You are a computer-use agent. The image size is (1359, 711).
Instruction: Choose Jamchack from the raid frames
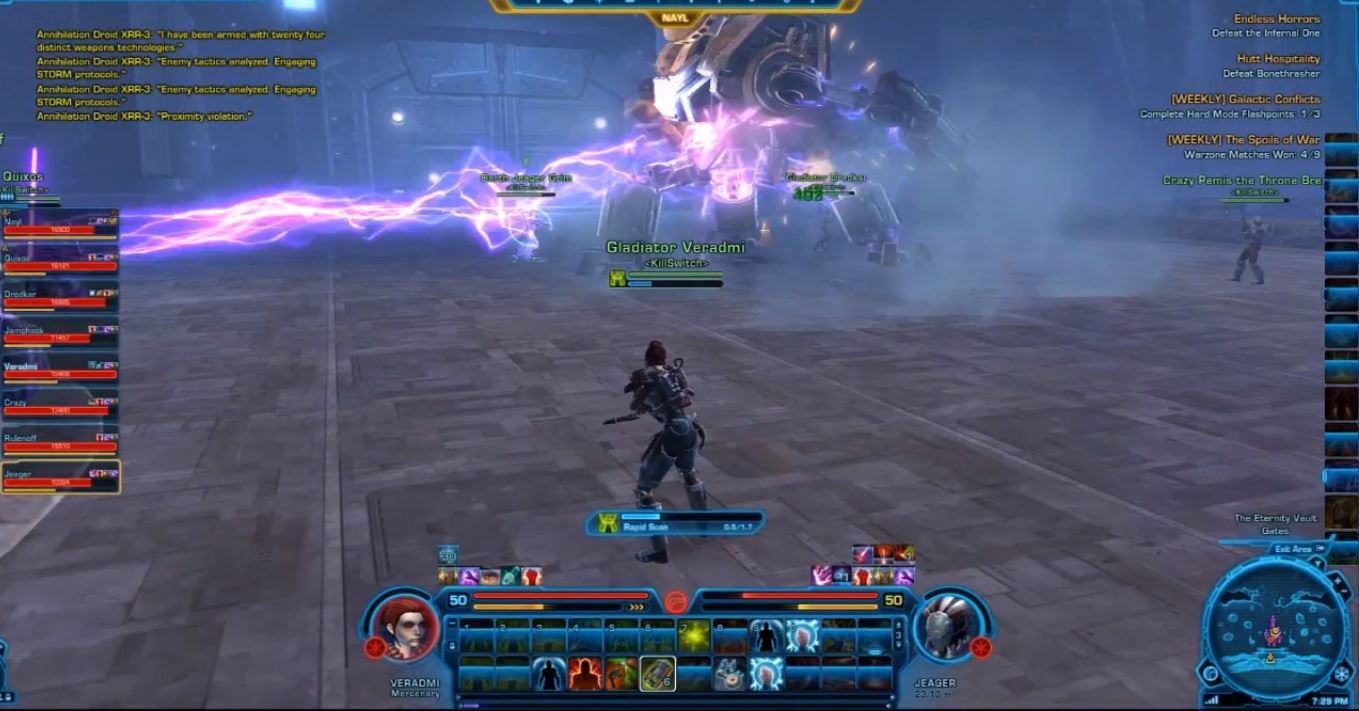click(x=60, y=334)
